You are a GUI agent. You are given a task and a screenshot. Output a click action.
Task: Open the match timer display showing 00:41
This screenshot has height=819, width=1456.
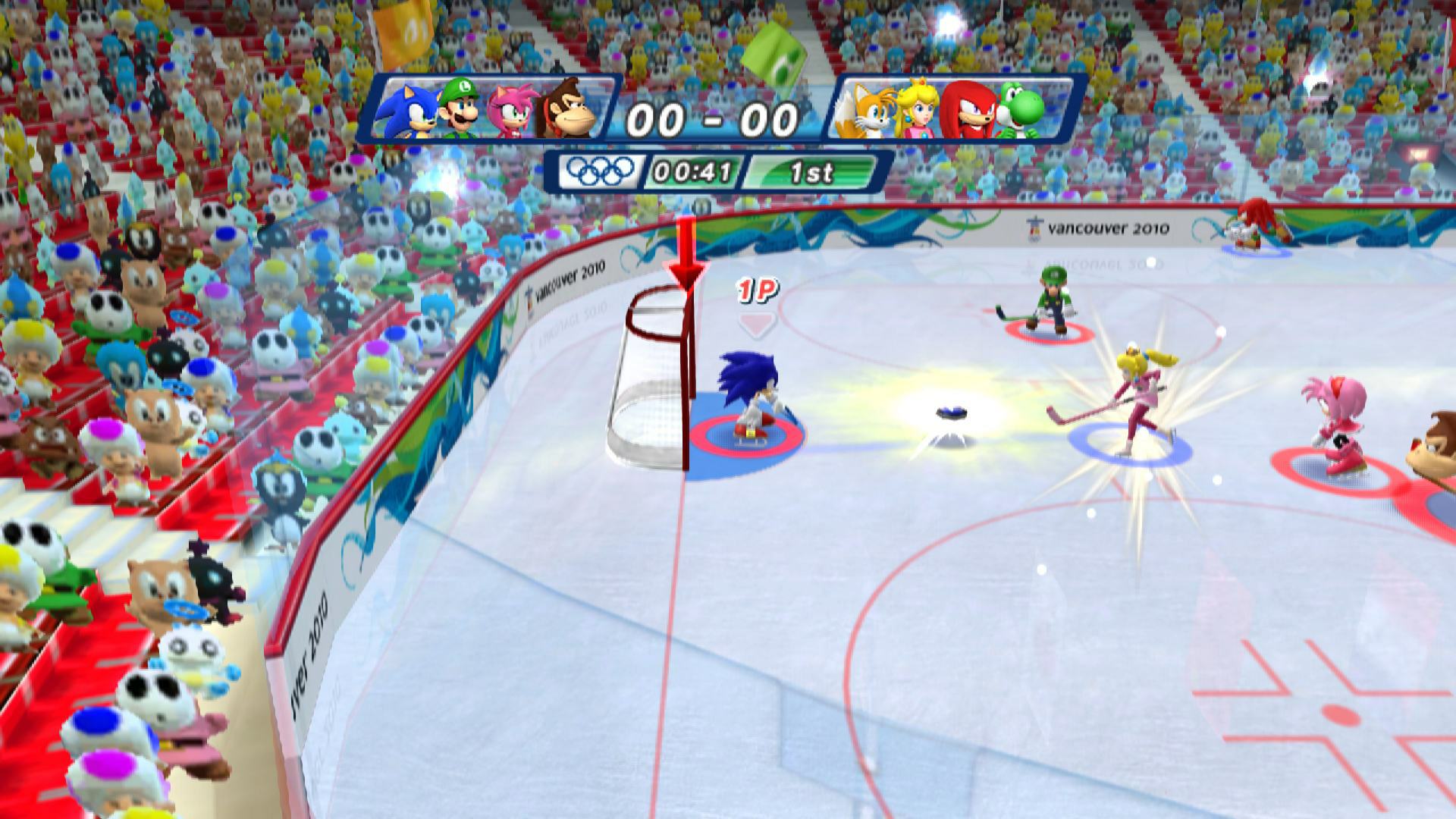693,173
